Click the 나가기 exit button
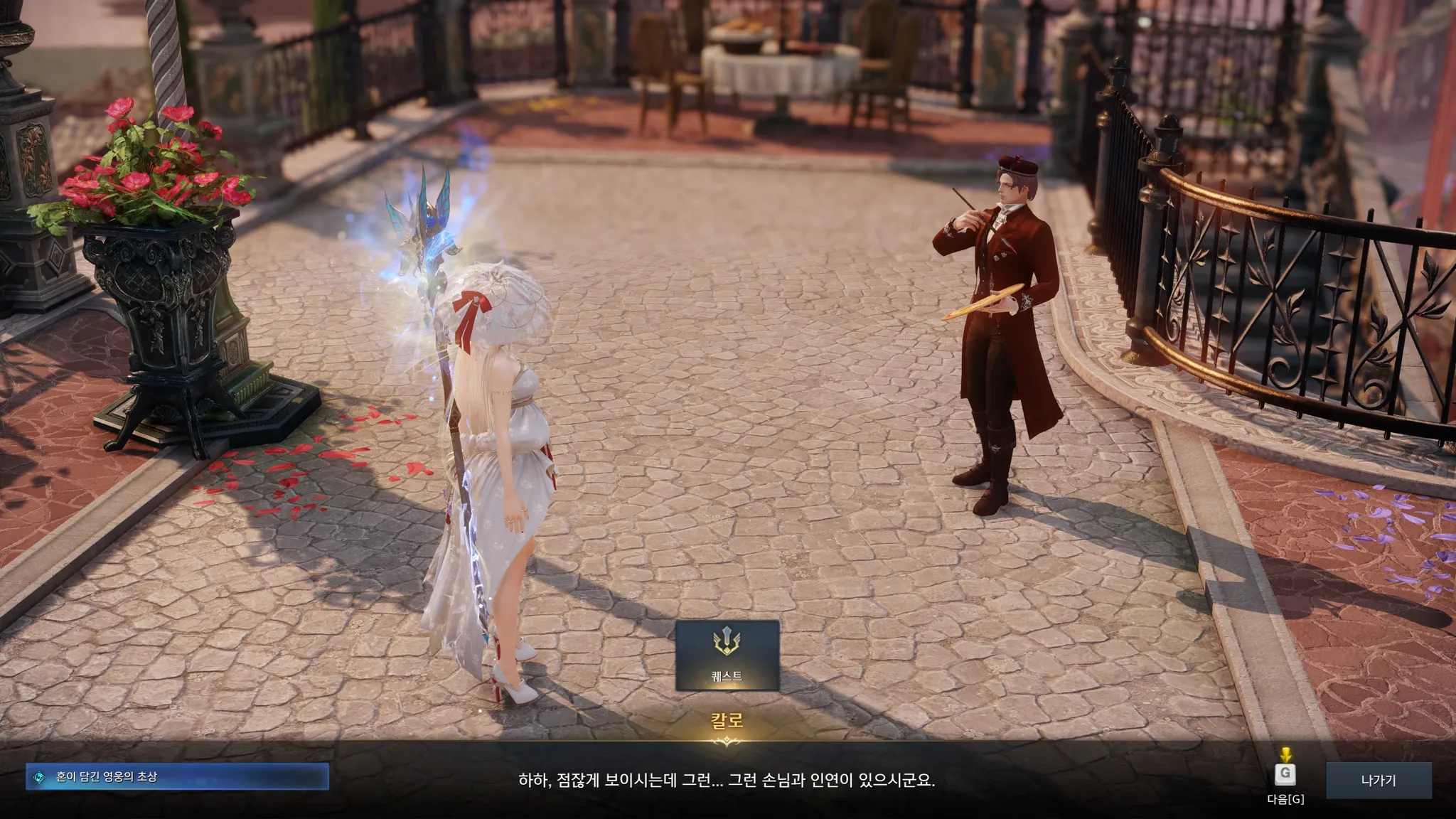This screenshot has width=1456, height=819. click(1378, 780)
